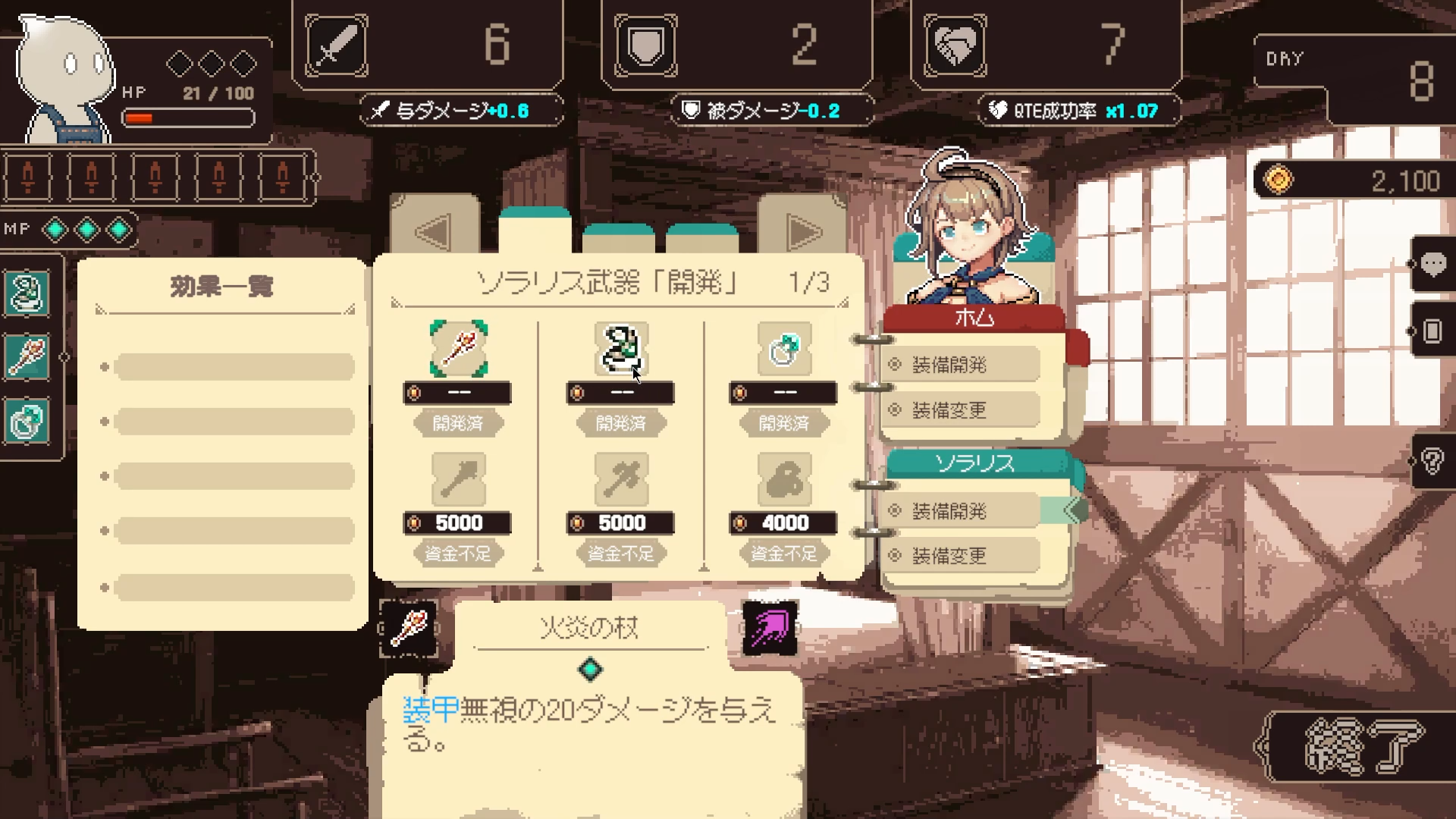This screenshot has width=1456, height=819.
Task: Open ホム's 装備開発 menu entry
Action: tap(960, 365)
